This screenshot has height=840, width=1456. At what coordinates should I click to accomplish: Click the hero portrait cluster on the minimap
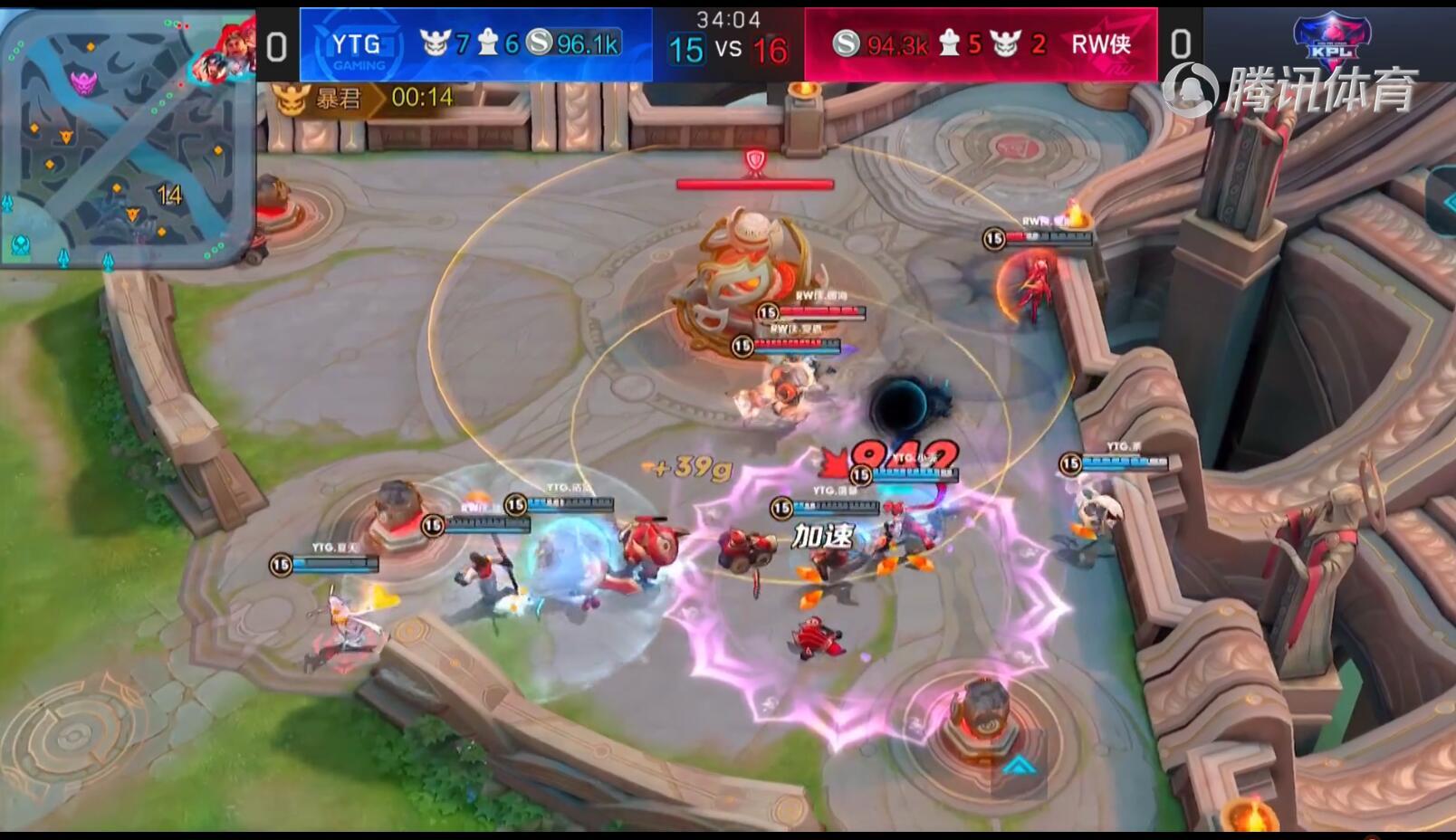click(x=223, y=52)
